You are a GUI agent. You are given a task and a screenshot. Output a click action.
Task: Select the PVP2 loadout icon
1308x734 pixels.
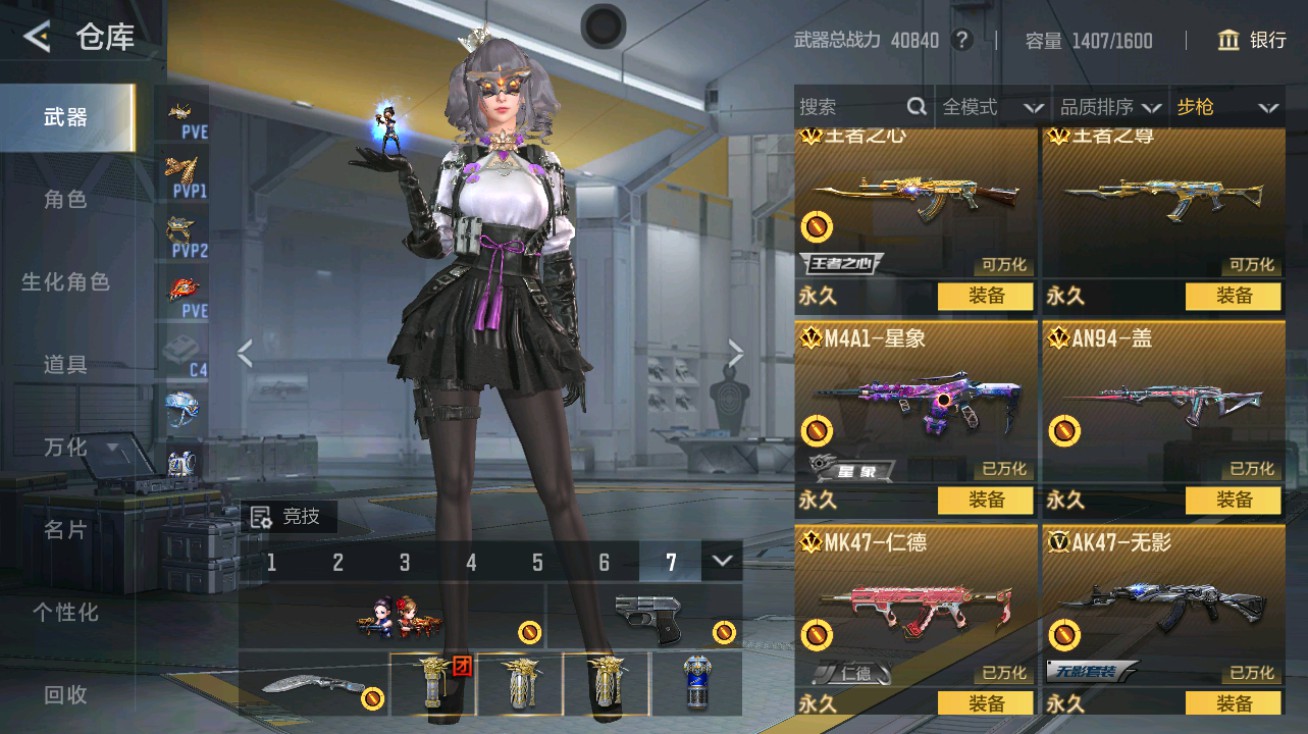point(183,231)
